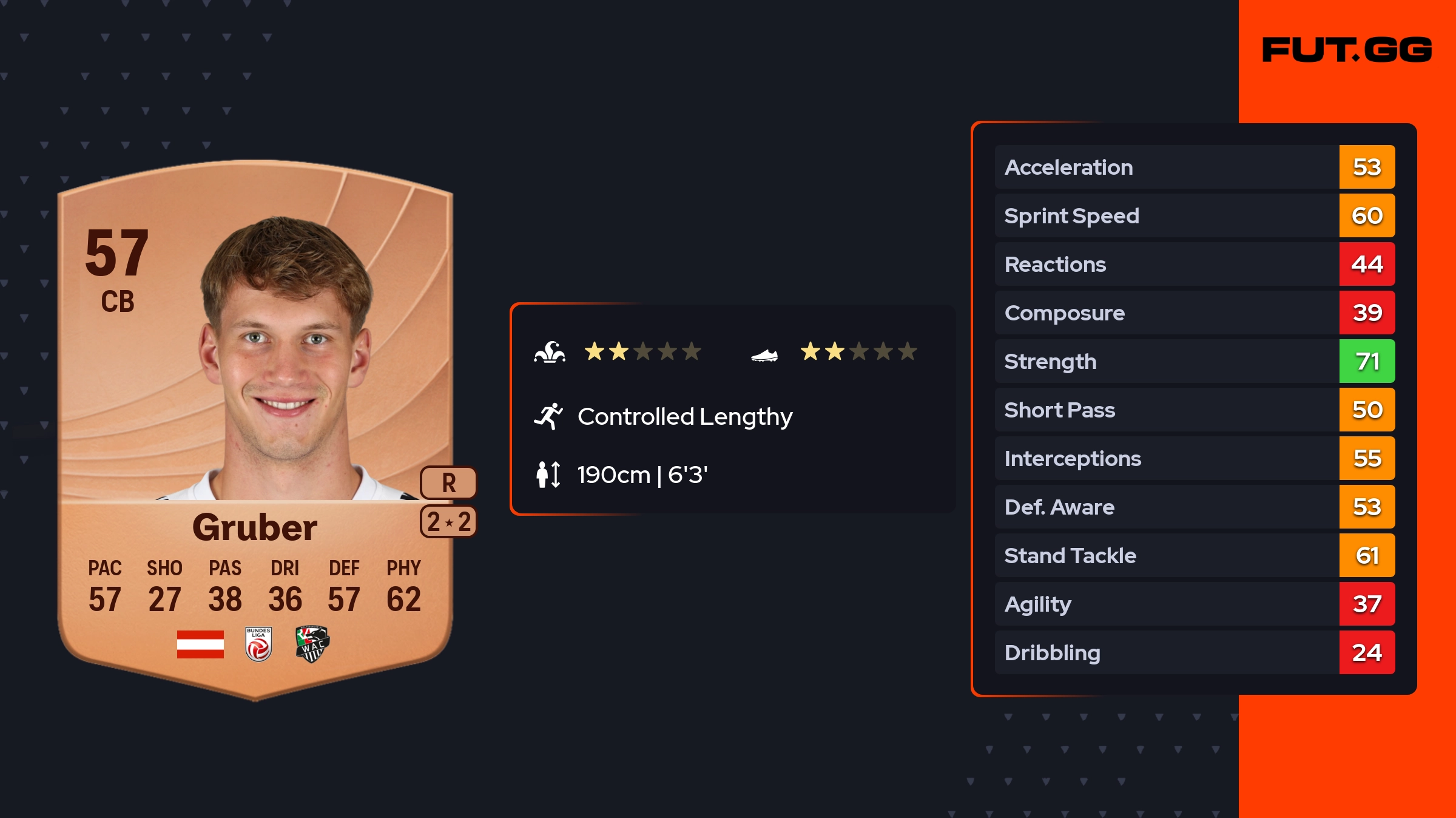Click the Dribbling stat row
The width and height of the screenshot is (1456, 818).
pyautogui.click(x=1194, y=652)
